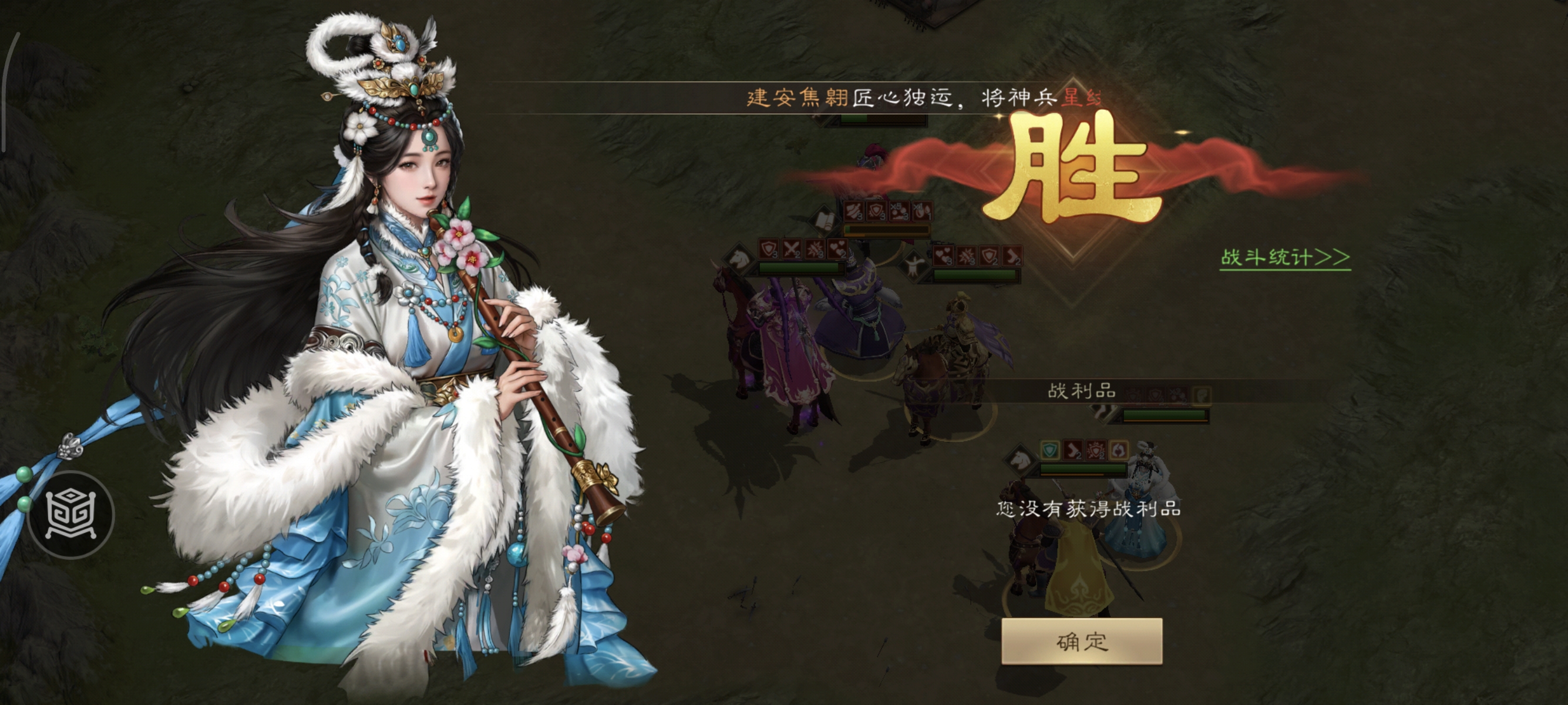Tap the sword-and-shield buff icon showing 3
Screen dimensions: 1568x705
(769, 249)
